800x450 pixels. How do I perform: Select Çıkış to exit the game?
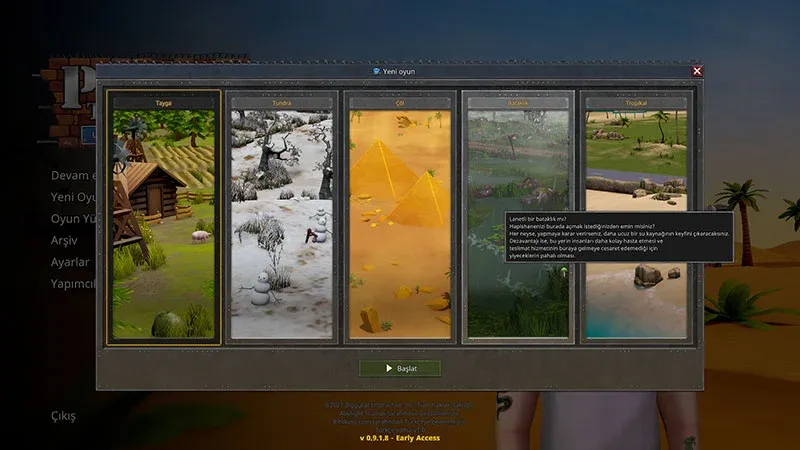pyautogui.click(x=63, y=416)
